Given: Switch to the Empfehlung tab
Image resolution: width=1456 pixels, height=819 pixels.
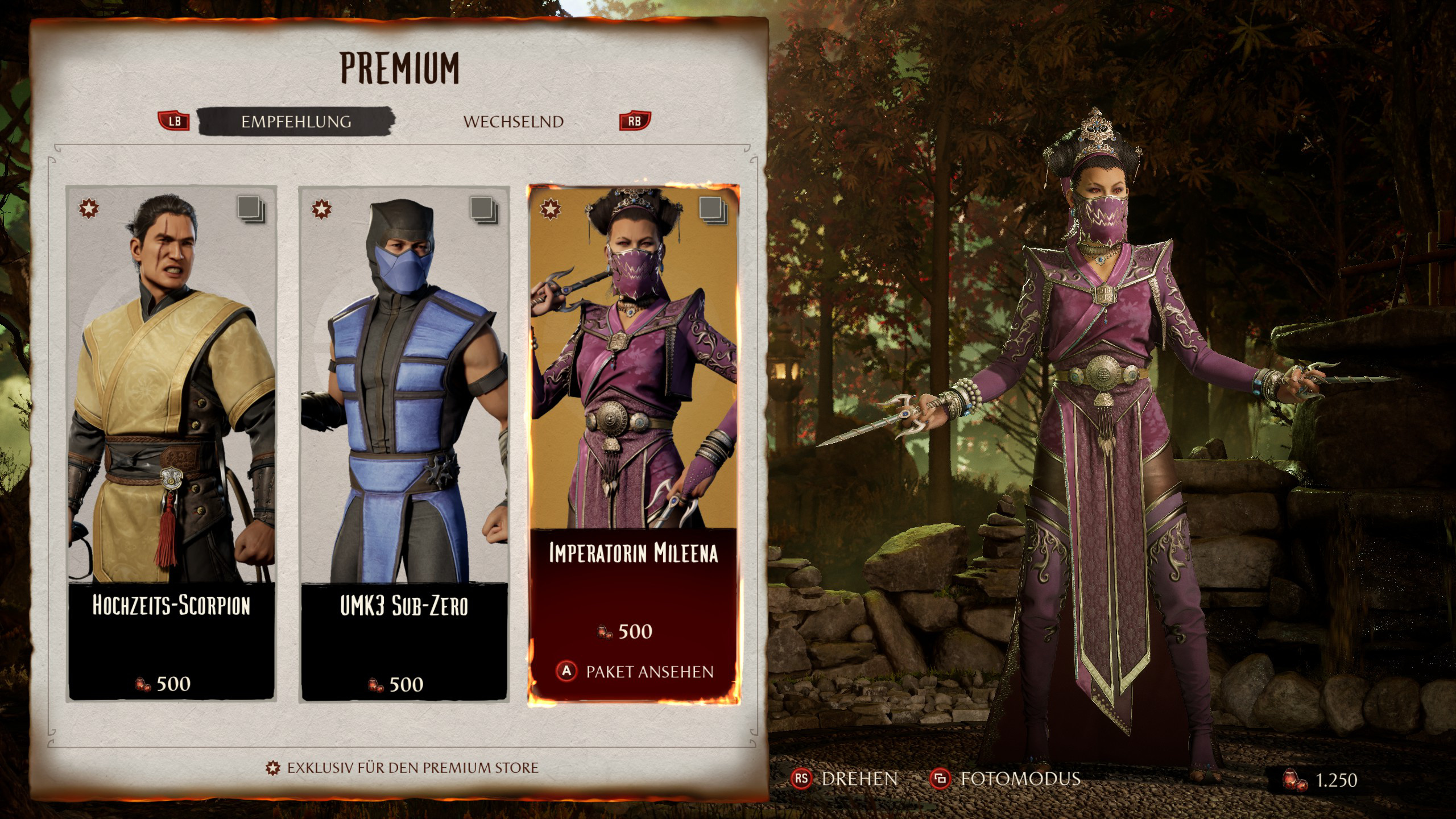Looking at the screenshot, I should pos(296,122).
